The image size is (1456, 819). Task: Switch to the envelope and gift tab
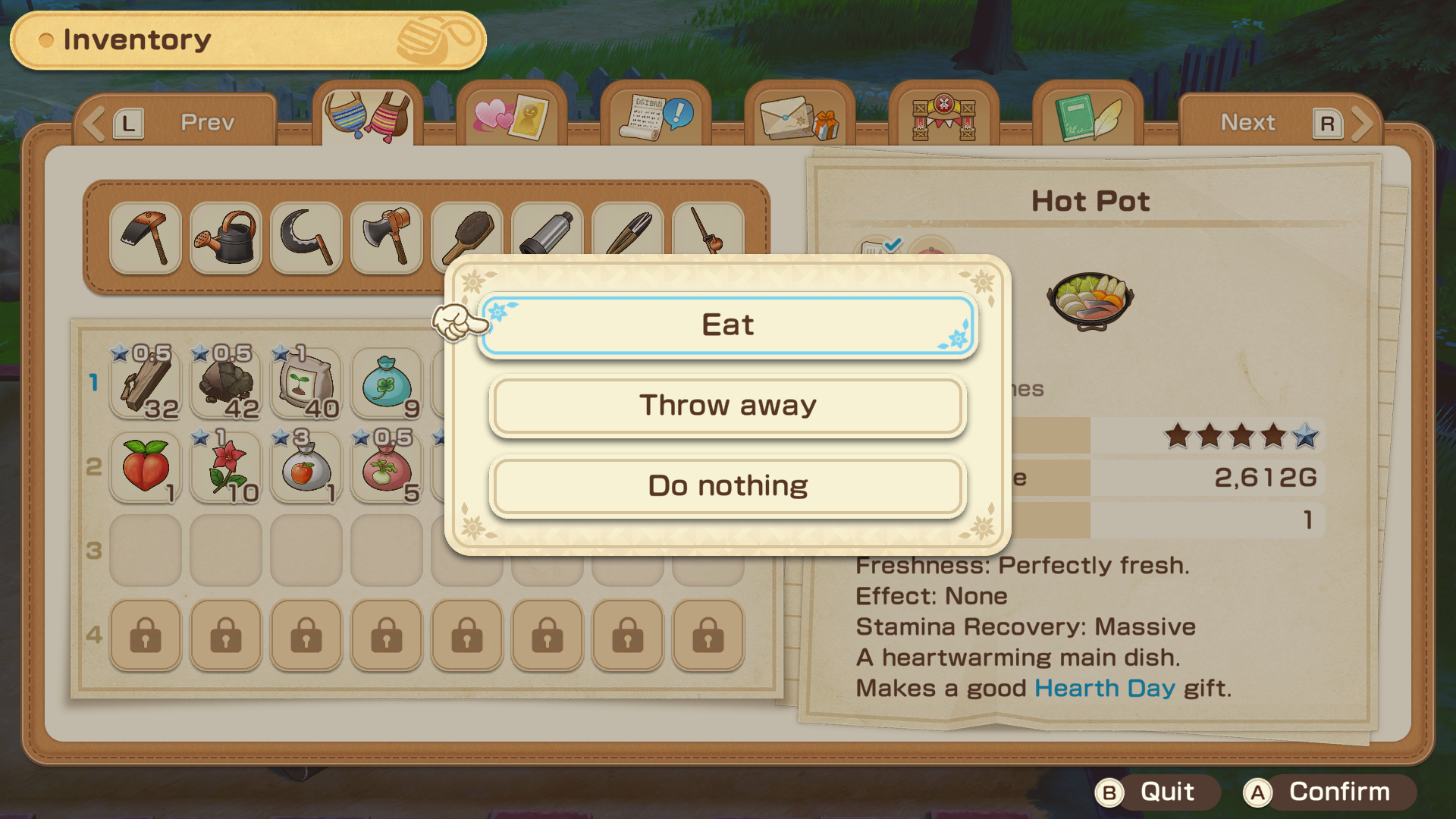point(800,116)
